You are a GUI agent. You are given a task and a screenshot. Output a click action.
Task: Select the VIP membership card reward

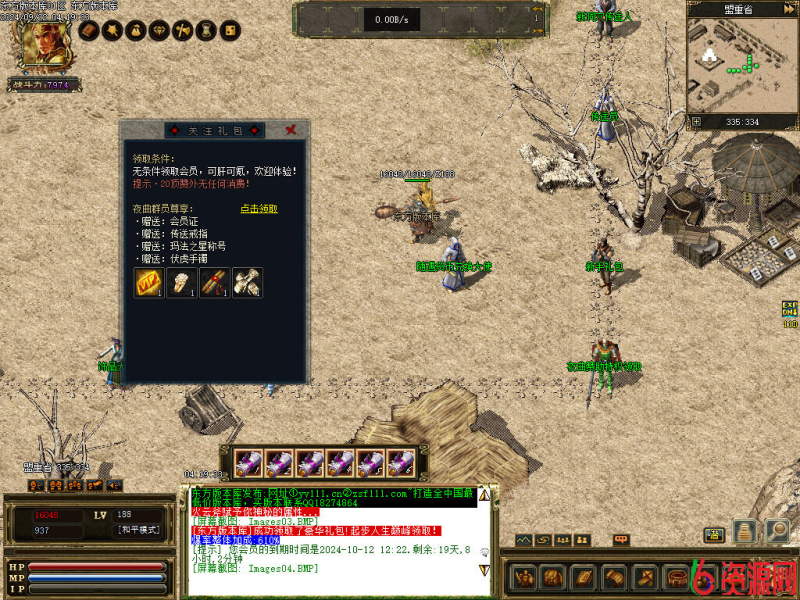149,283
